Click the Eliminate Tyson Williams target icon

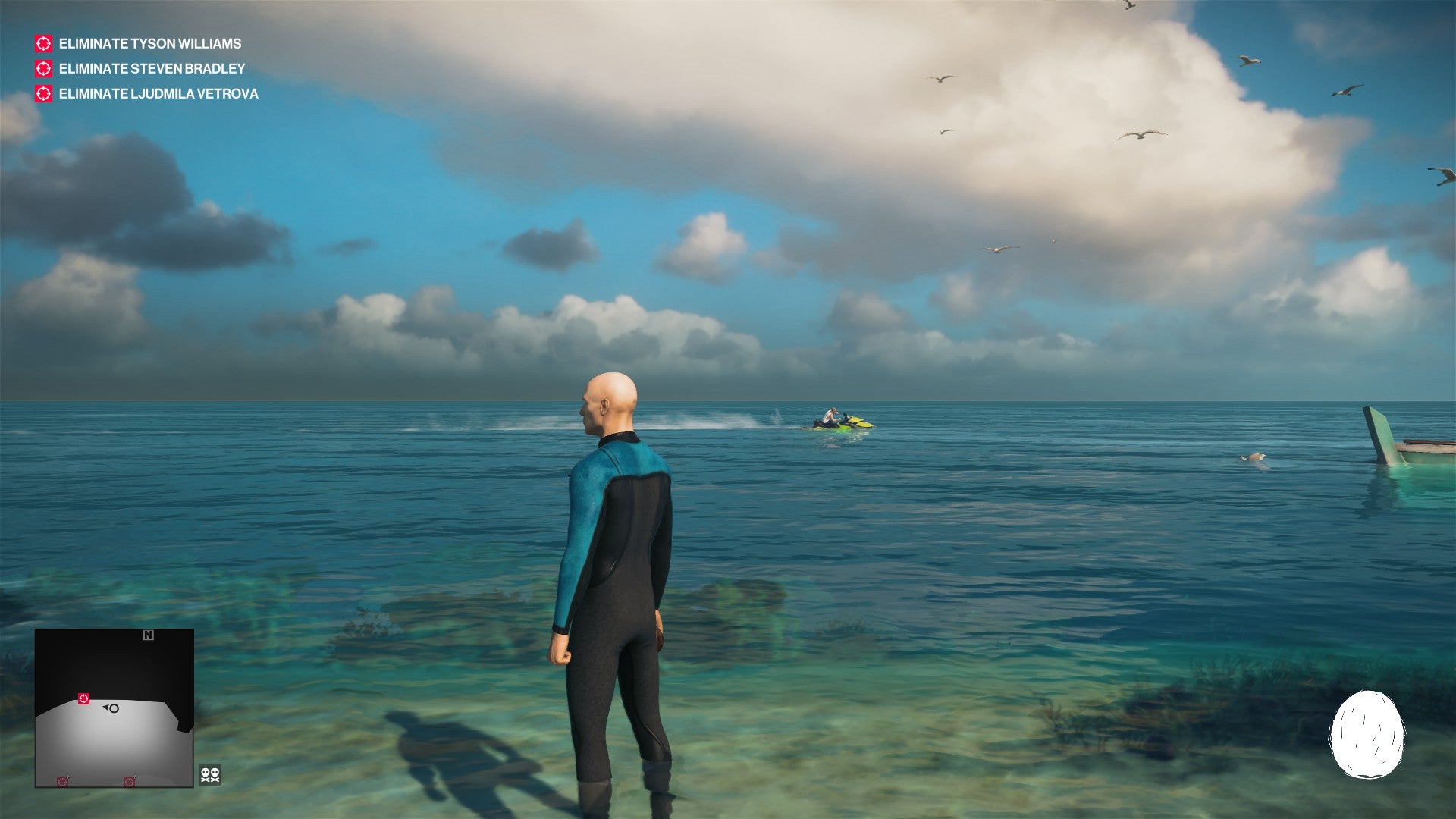[x=42, y=44]
